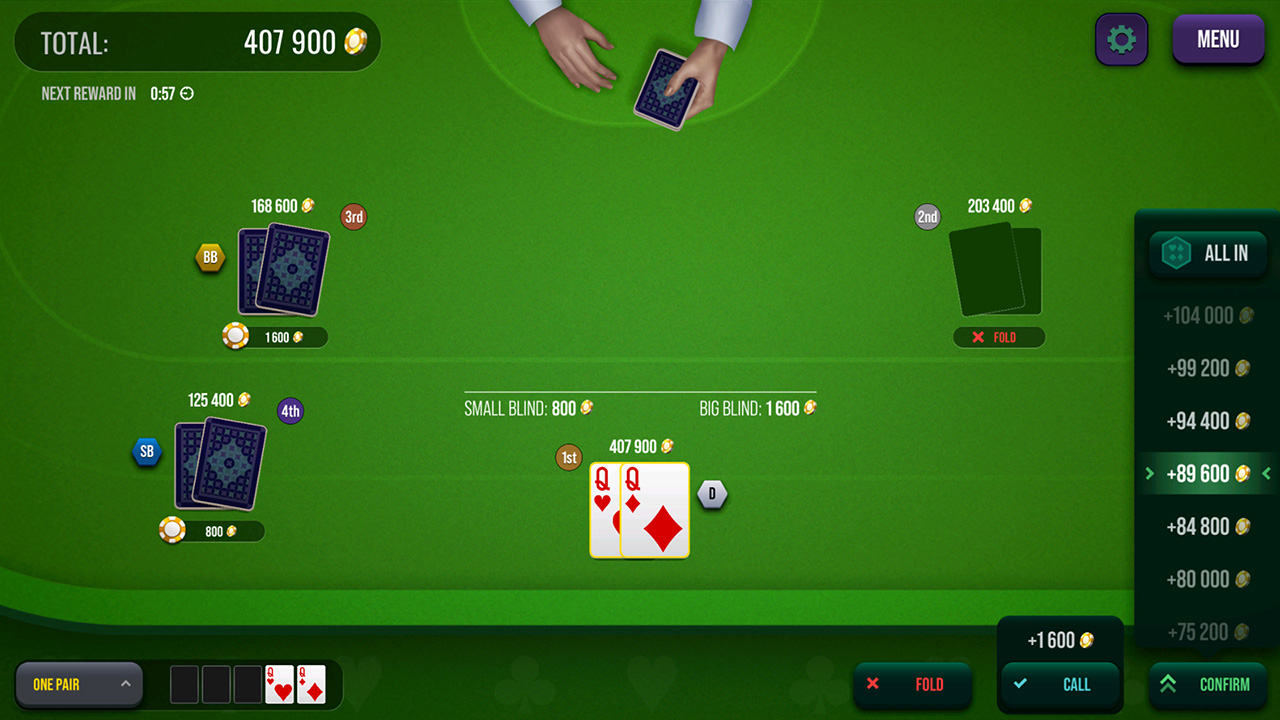Click the BB big blind badge
Viewport: 1280px width, 720px height.
[x=210, y=257]
